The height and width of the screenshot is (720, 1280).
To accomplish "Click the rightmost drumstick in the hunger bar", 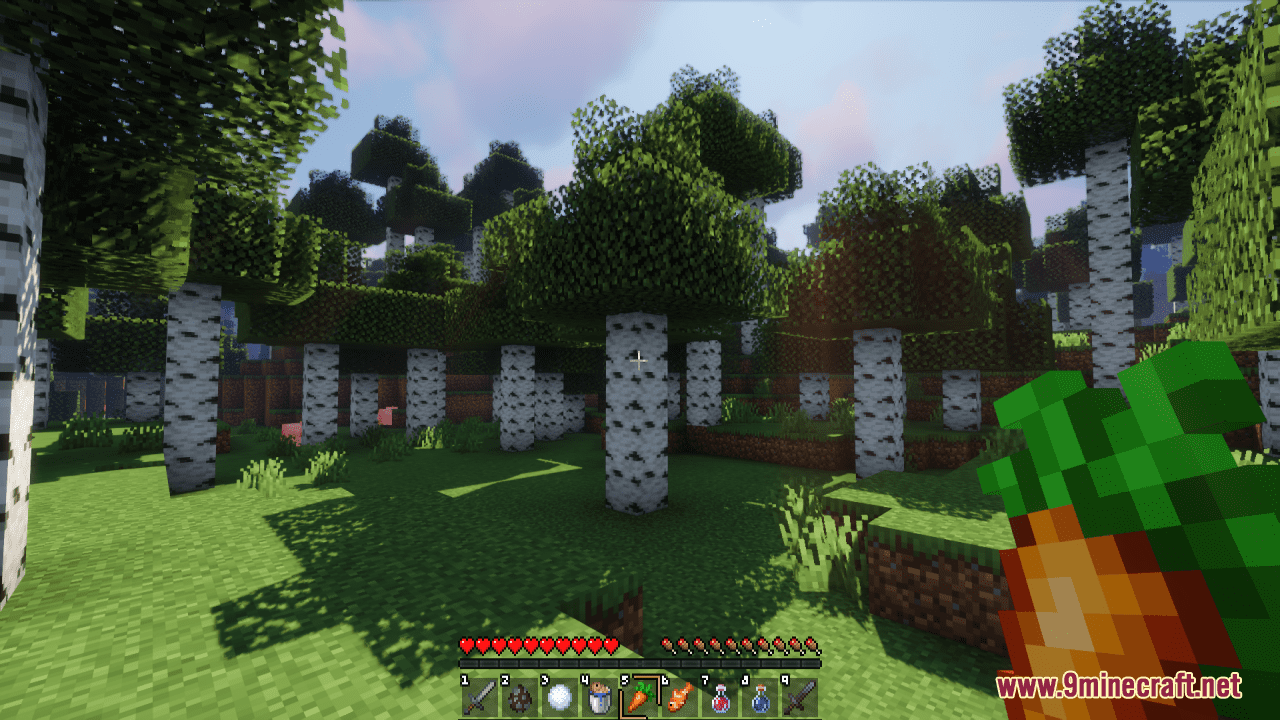I will point(813,645).
